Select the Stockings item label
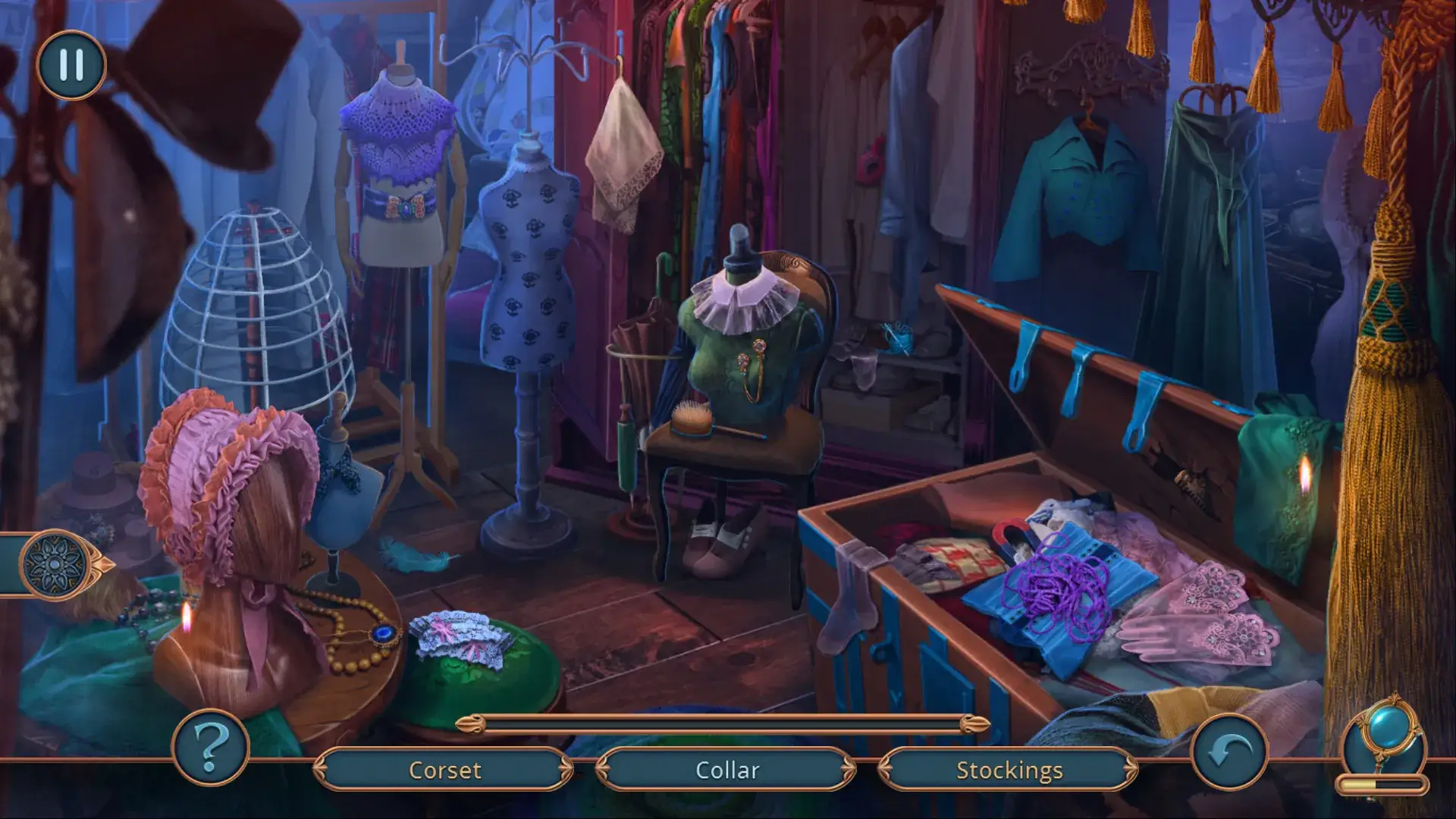This screenshot has width=1456, height=819. pyautogui.click(x=1009, y=770)
